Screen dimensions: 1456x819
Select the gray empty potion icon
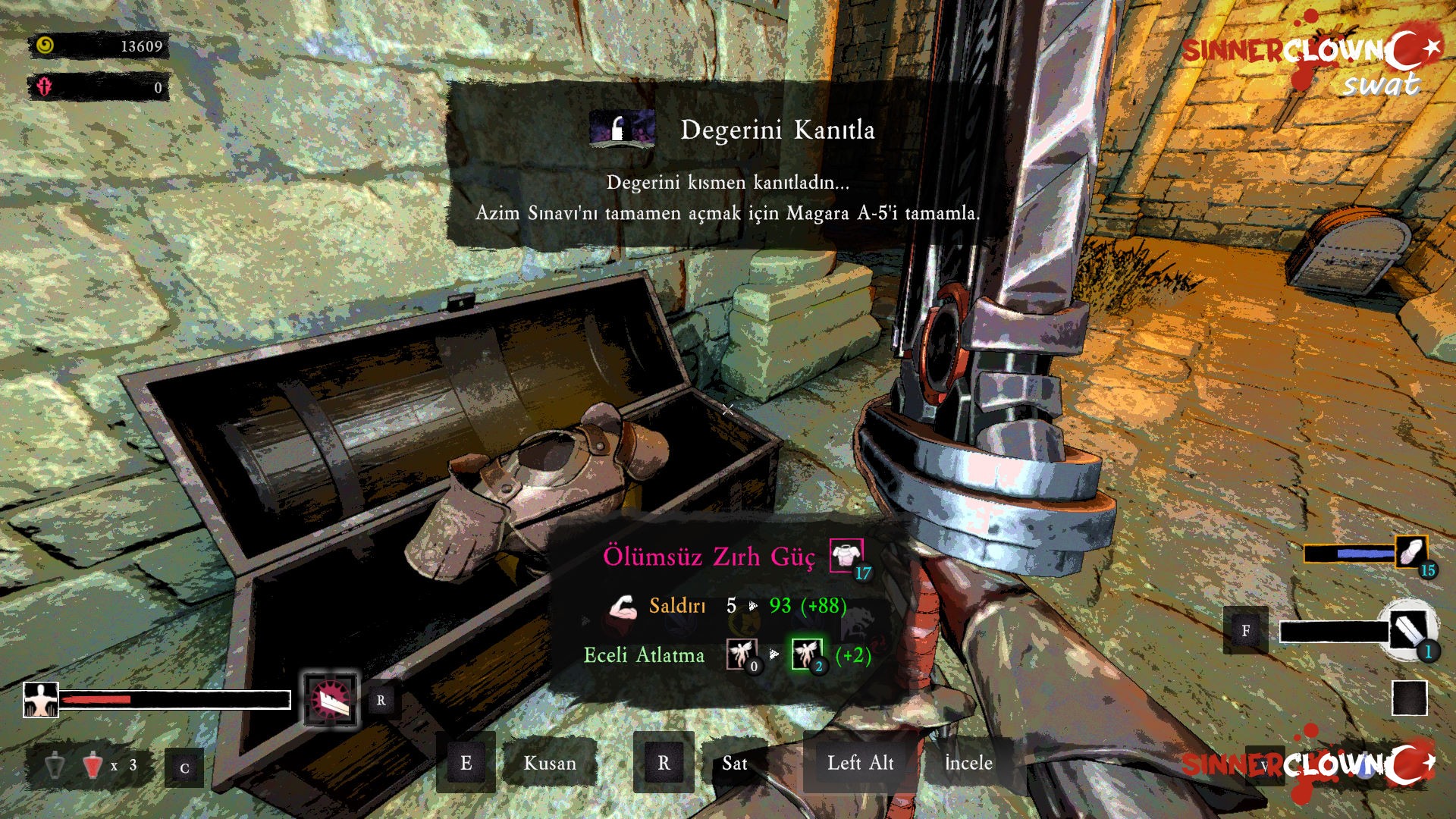[55, 766]
